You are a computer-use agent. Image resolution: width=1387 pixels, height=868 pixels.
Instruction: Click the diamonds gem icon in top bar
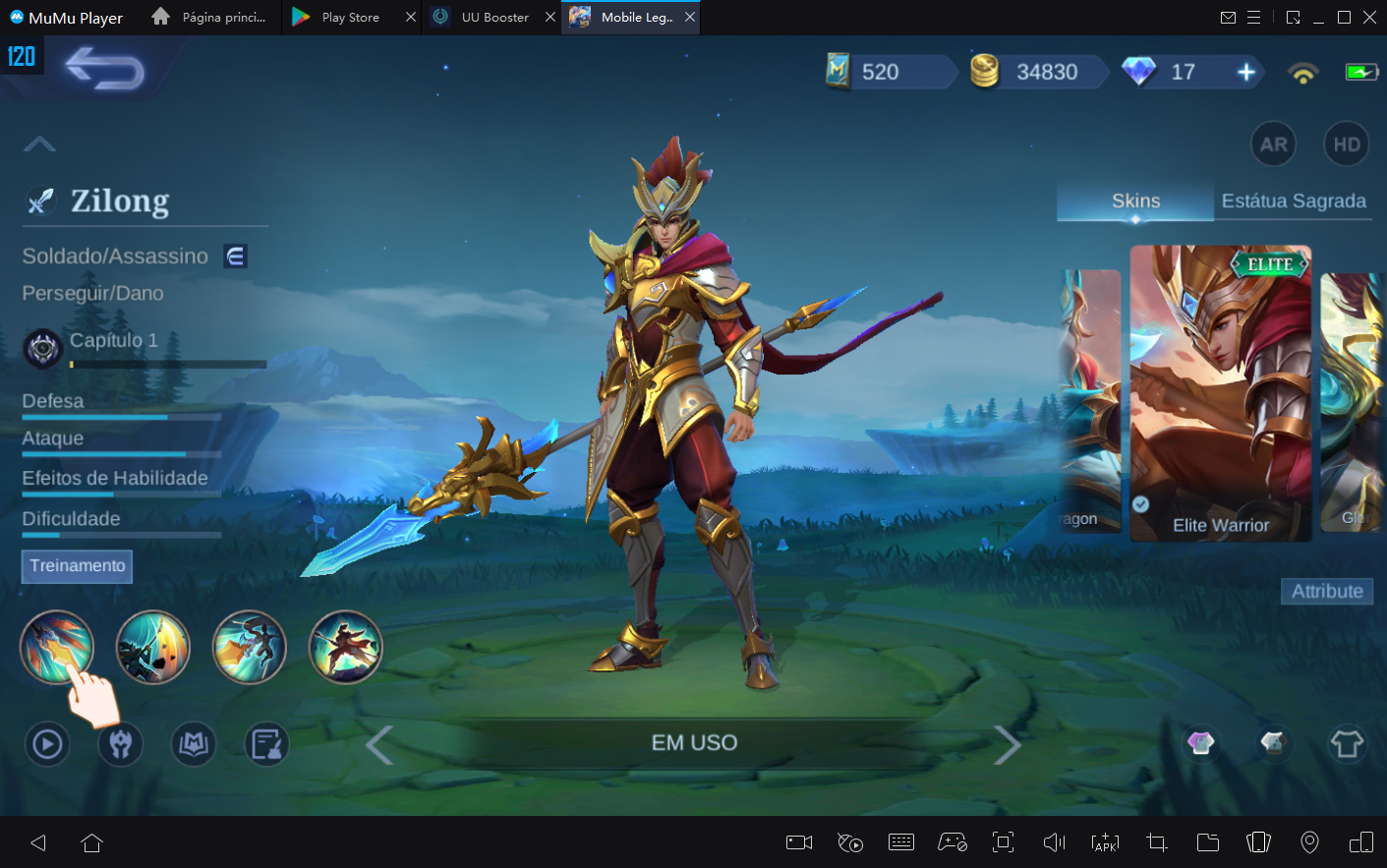pyautogui.click(x=1136, y=71)
